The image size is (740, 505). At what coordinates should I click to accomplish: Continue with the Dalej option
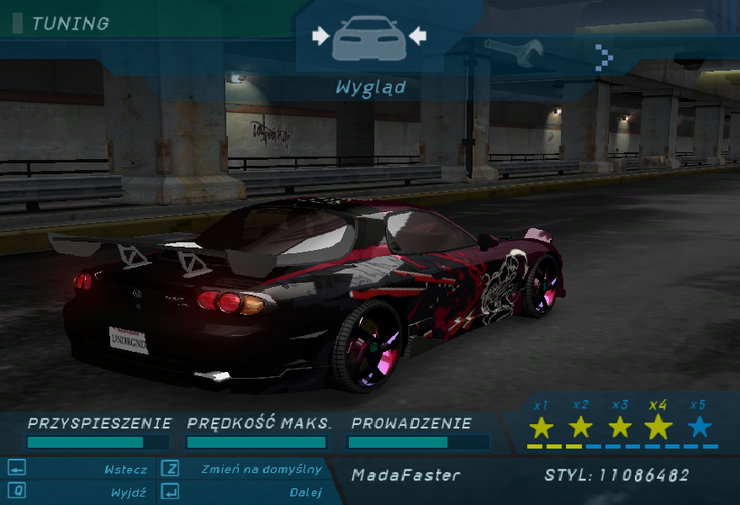(x=305, y=492)
